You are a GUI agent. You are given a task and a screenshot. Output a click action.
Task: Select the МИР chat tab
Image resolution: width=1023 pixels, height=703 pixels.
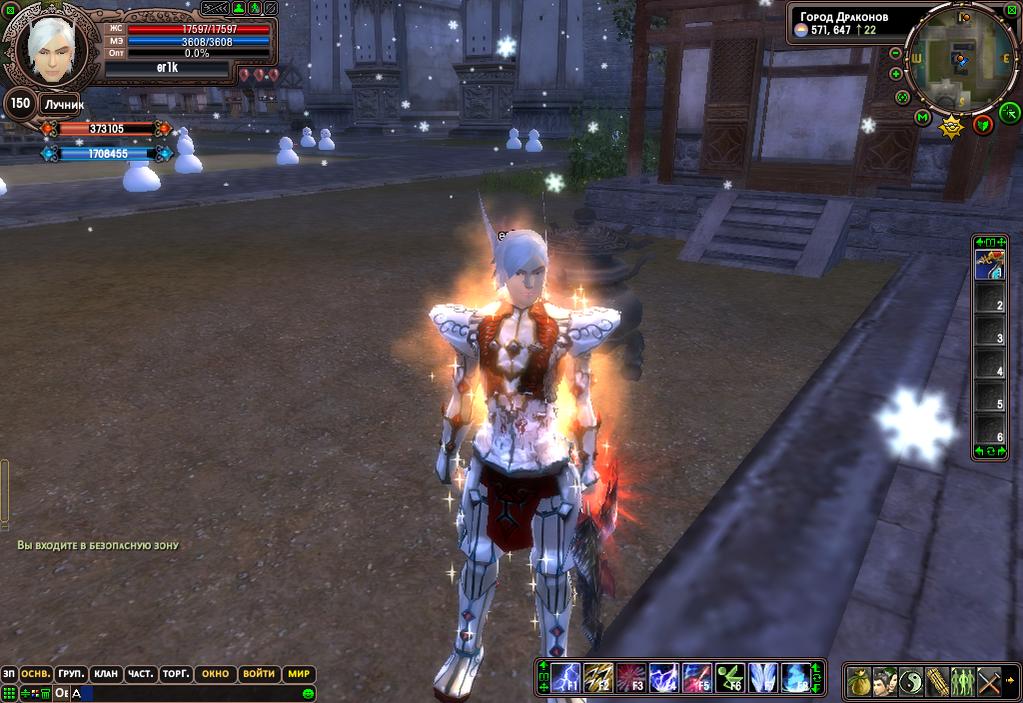pos(299,674)
